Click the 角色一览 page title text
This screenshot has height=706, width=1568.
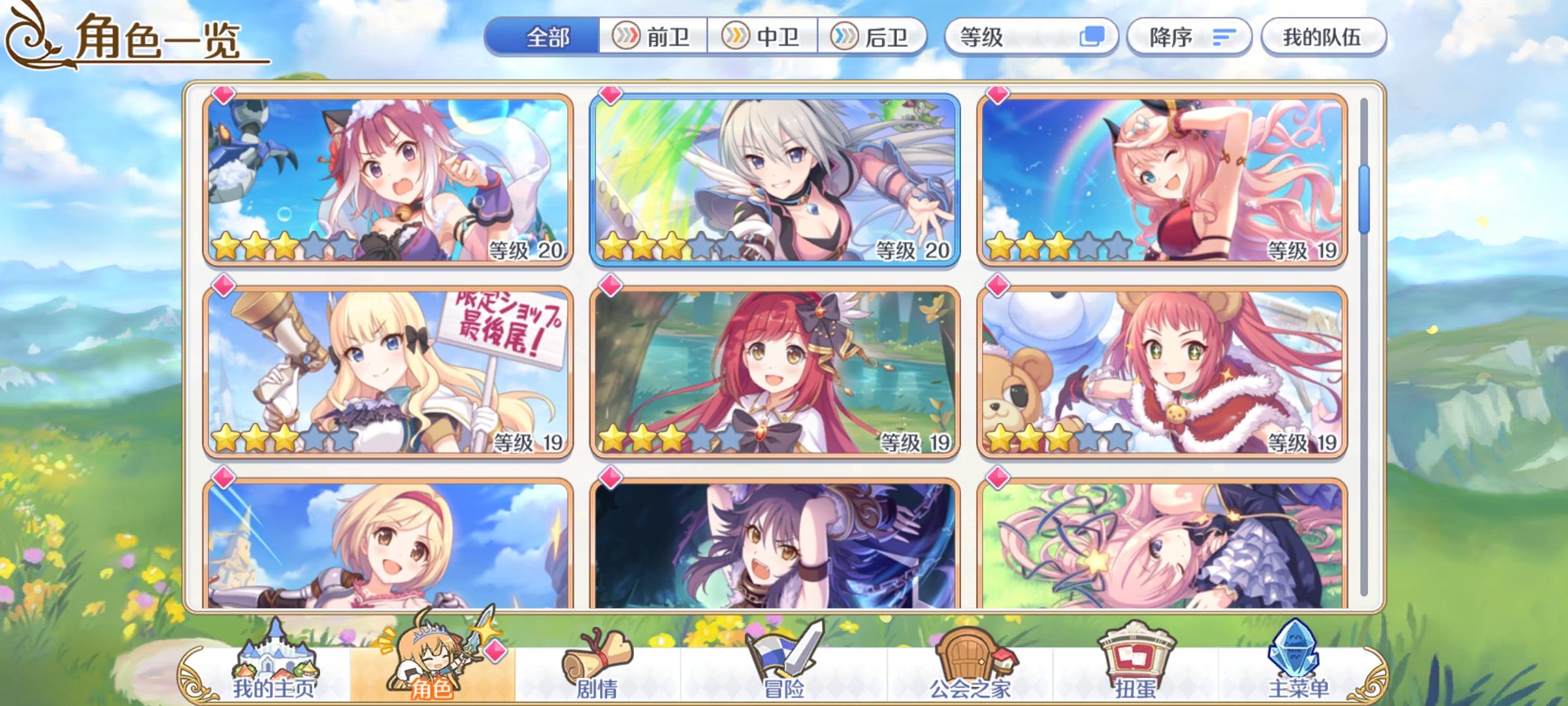pos(160,41)
